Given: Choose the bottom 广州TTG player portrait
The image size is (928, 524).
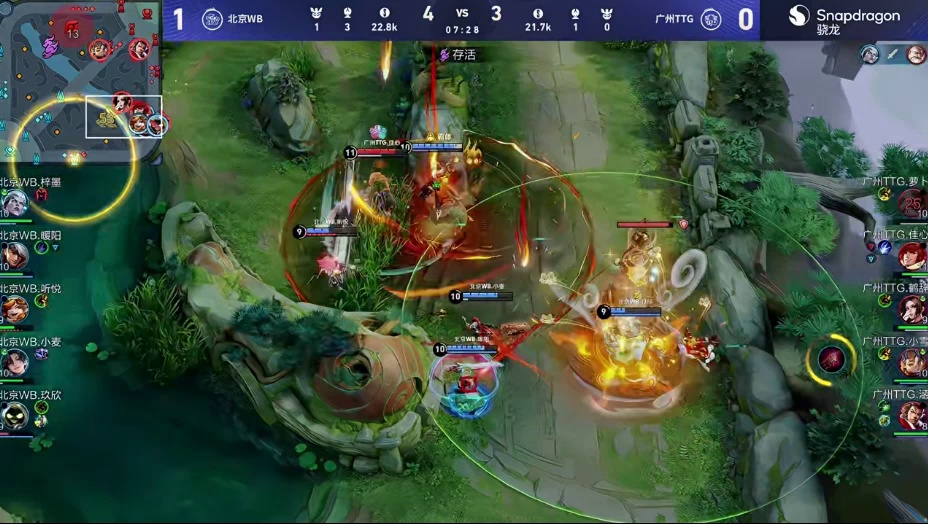Looking at the screenshot, I should (x=911, y=415).
